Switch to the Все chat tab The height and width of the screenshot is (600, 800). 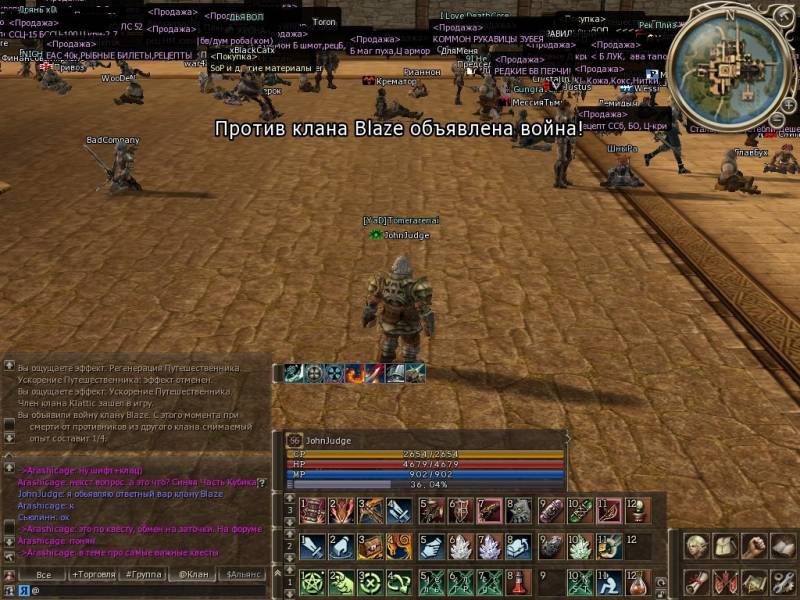point(43,575)
